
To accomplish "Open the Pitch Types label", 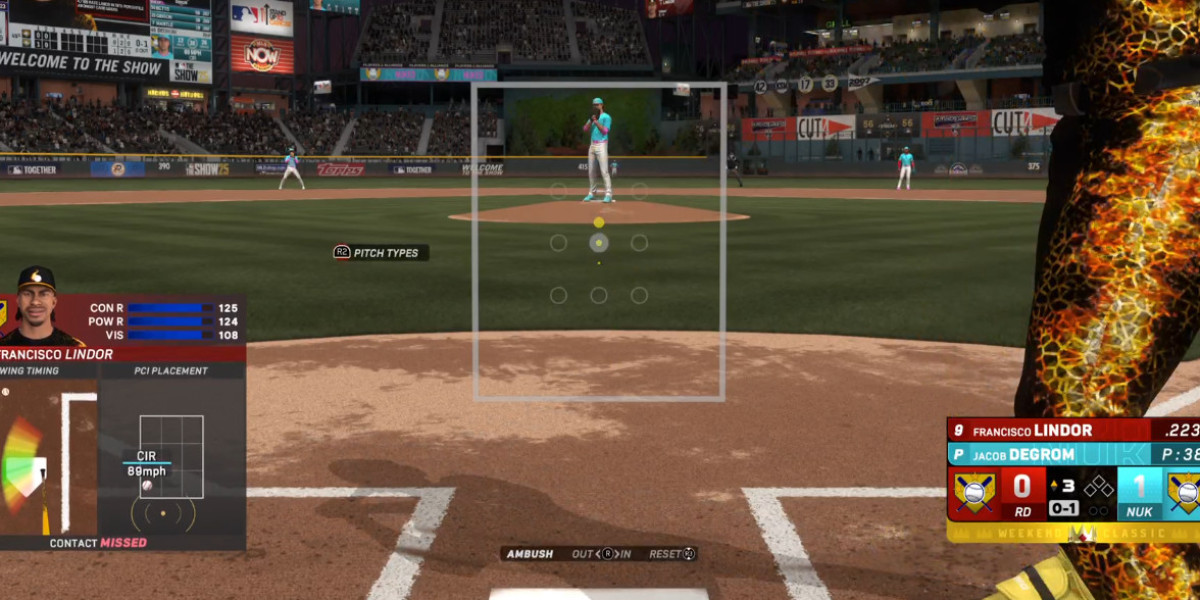I will 380,253.
